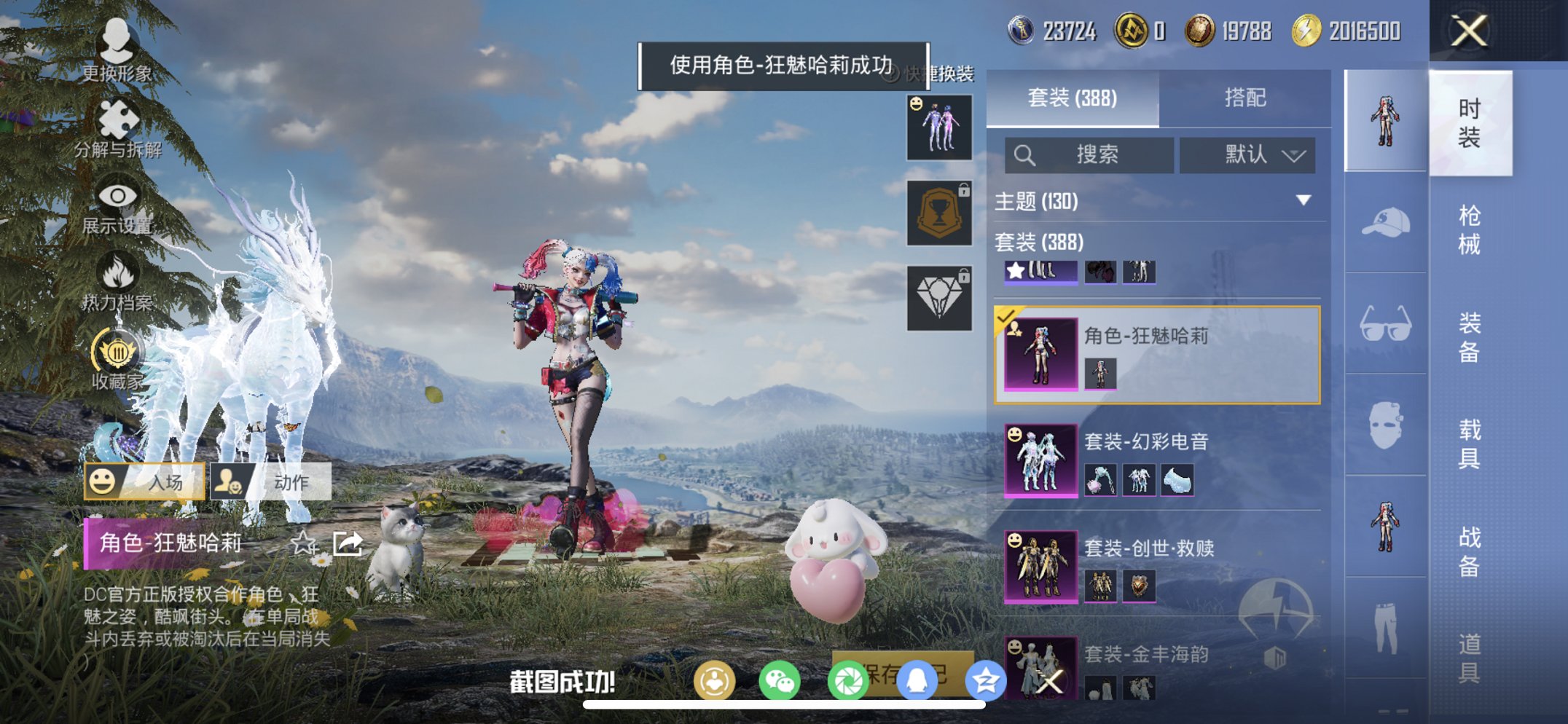Collapse the 主题 (130) section
Viewport: 1568px width, 724px height.
1302,202
